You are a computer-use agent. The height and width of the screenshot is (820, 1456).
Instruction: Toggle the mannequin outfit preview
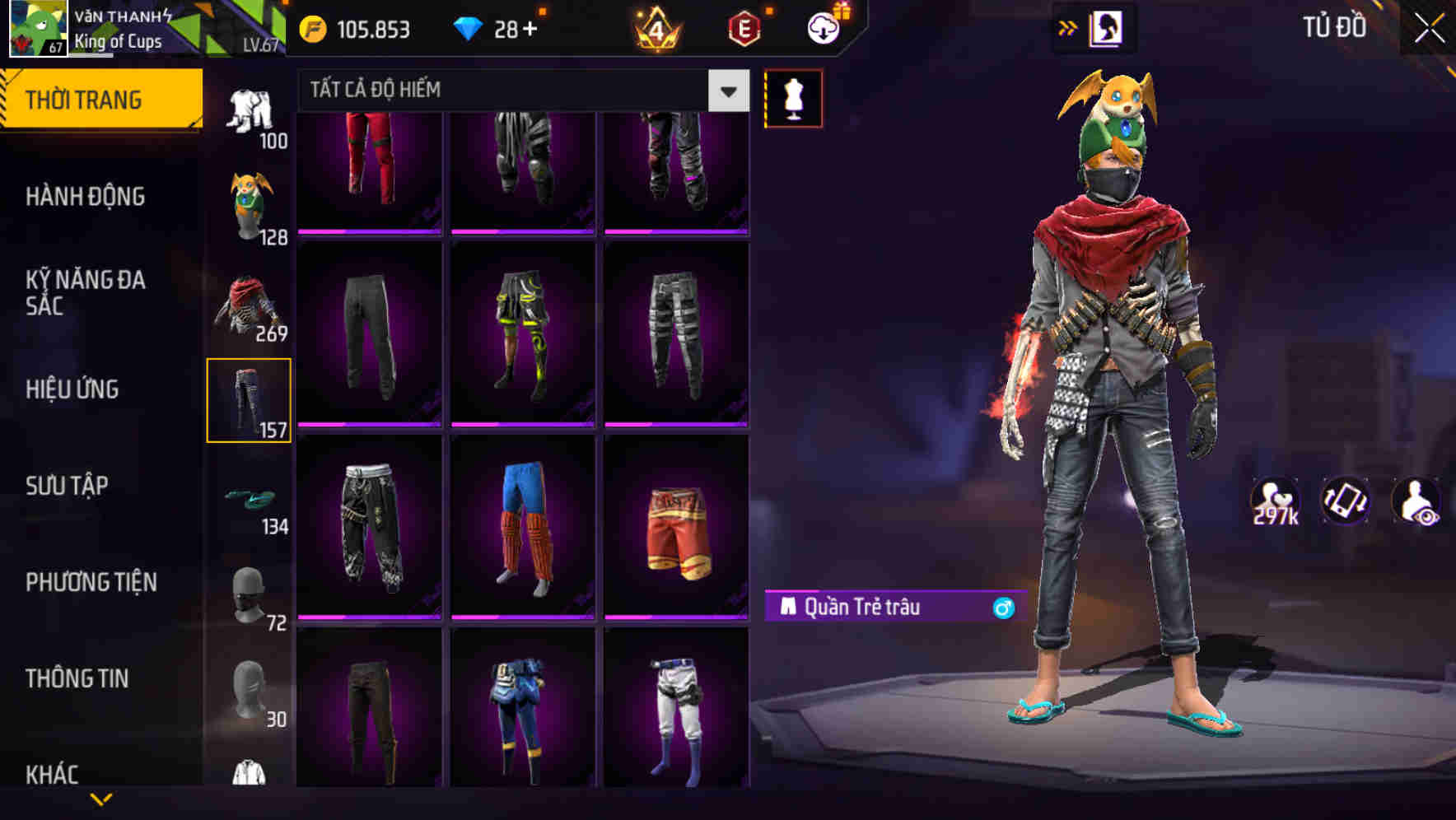point(794,97)
